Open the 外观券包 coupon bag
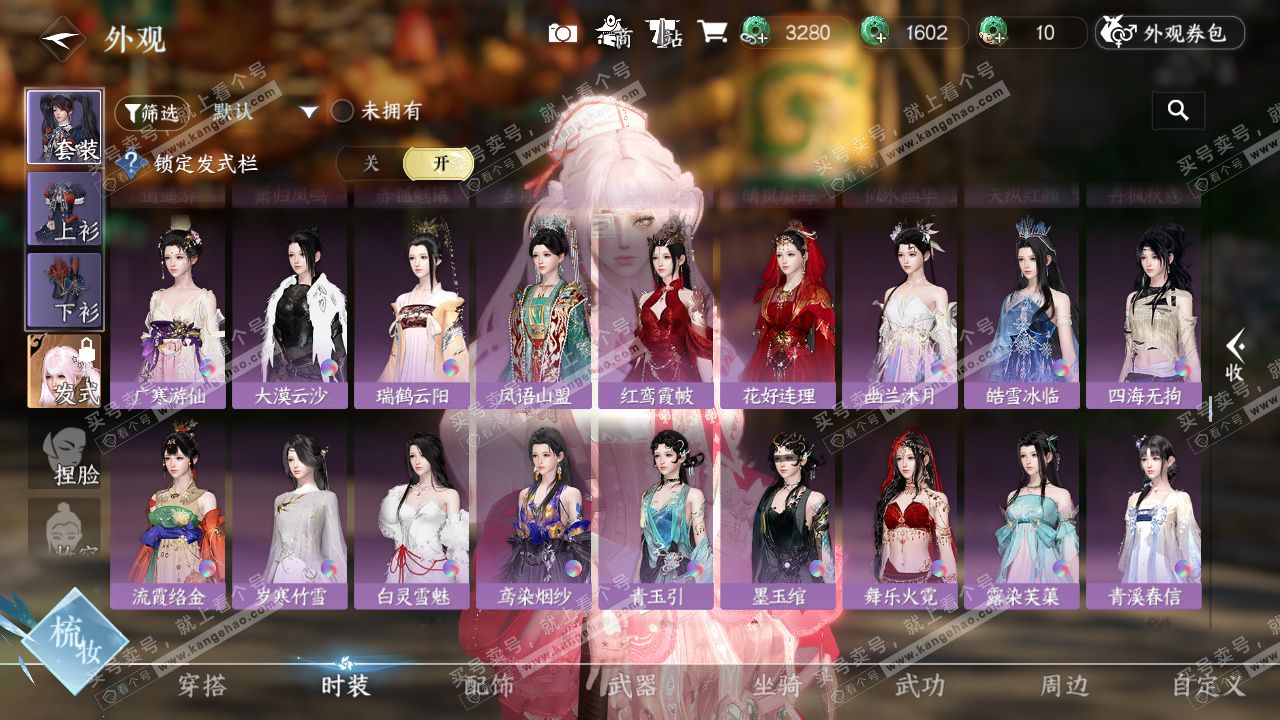This screenshot has height=720, width=1280. click(1170, 33)
